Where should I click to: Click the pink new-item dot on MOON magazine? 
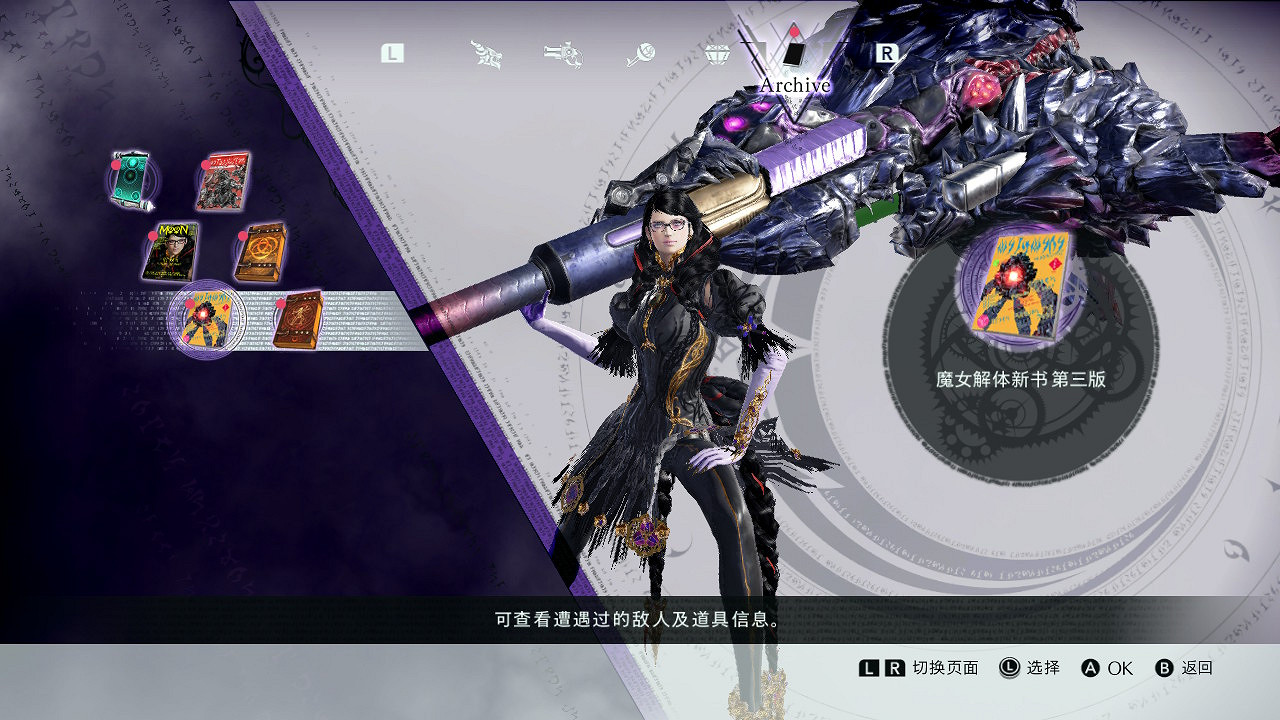153,236
